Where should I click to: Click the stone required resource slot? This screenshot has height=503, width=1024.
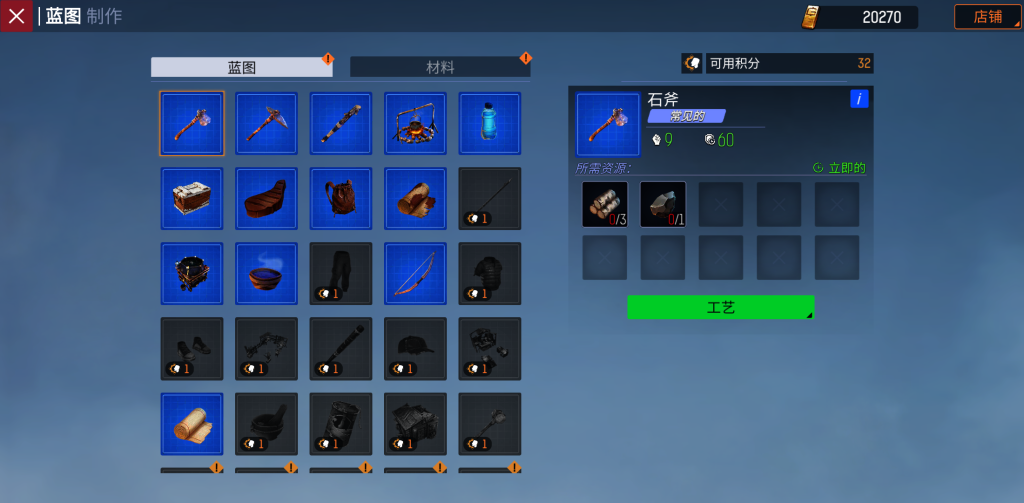click(x=663, y=204)
